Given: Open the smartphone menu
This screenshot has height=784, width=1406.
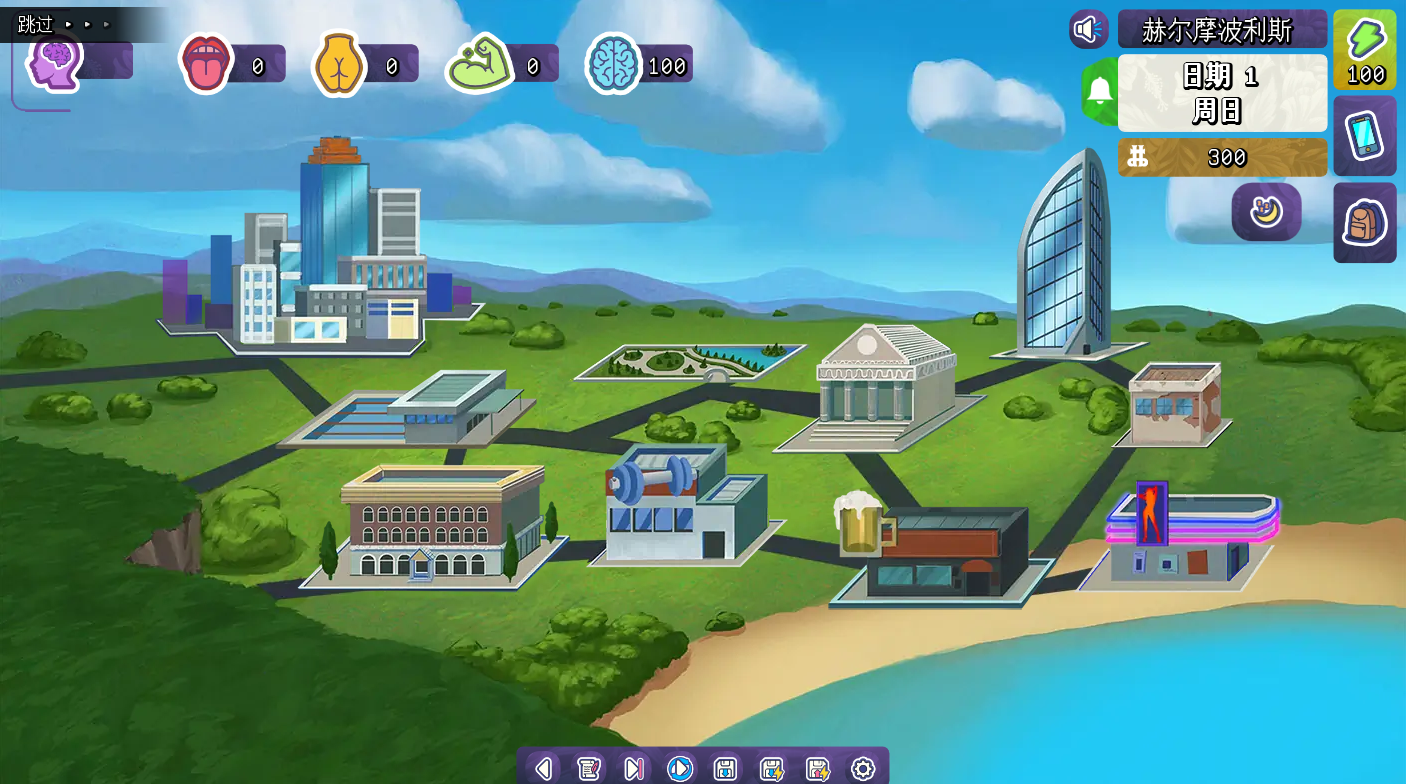Looking at the screenshot, I should click(1364, 135).
